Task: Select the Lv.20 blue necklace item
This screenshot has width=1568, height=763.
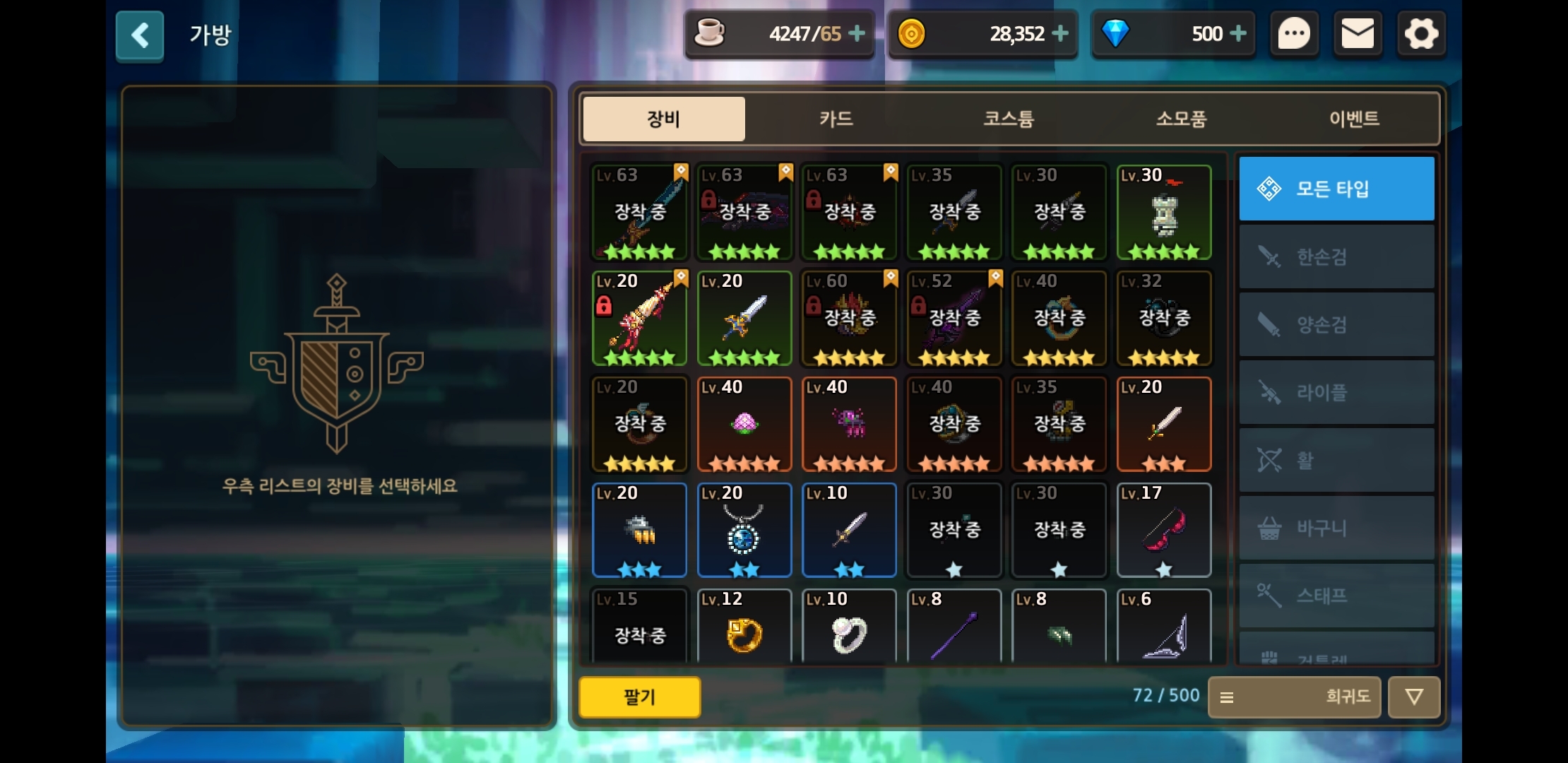Action: click(744, 530)
